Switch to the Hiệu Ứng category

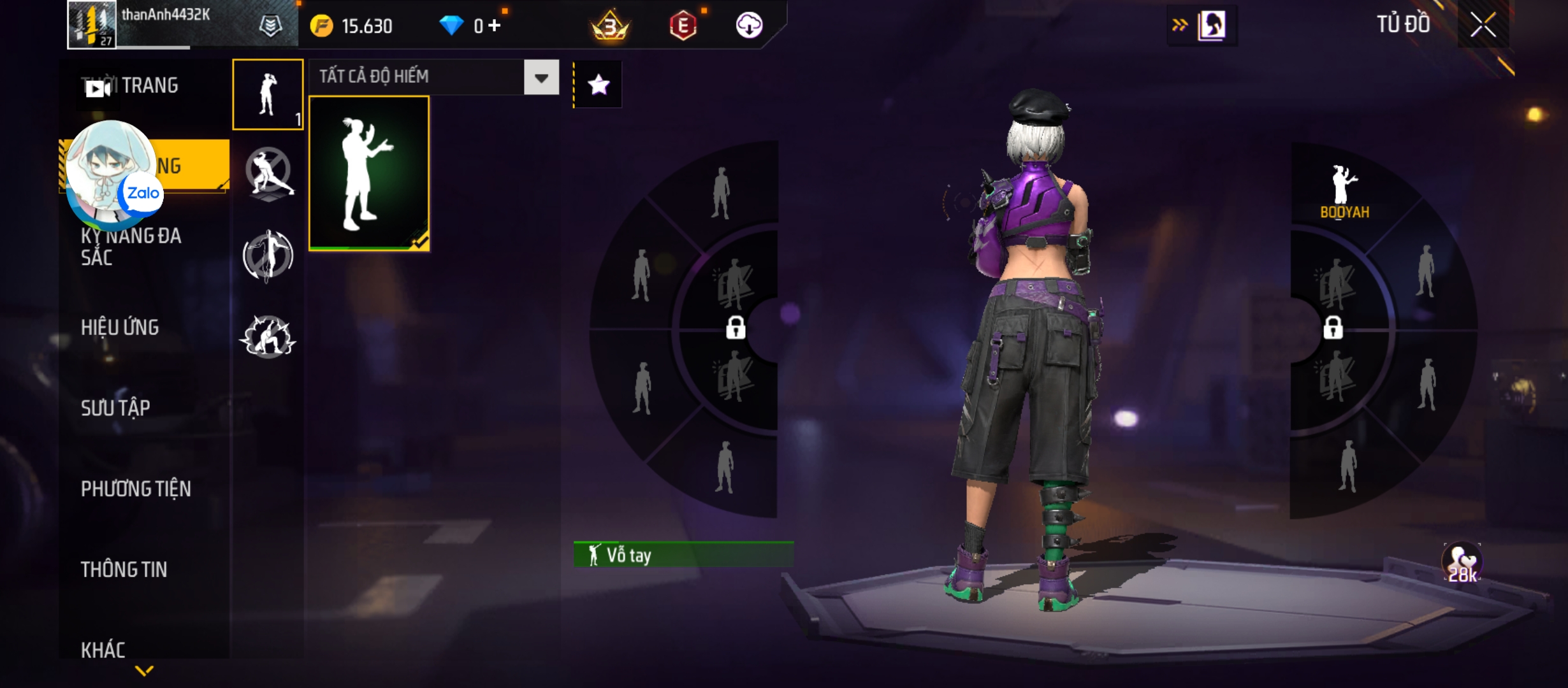[120, 327]
